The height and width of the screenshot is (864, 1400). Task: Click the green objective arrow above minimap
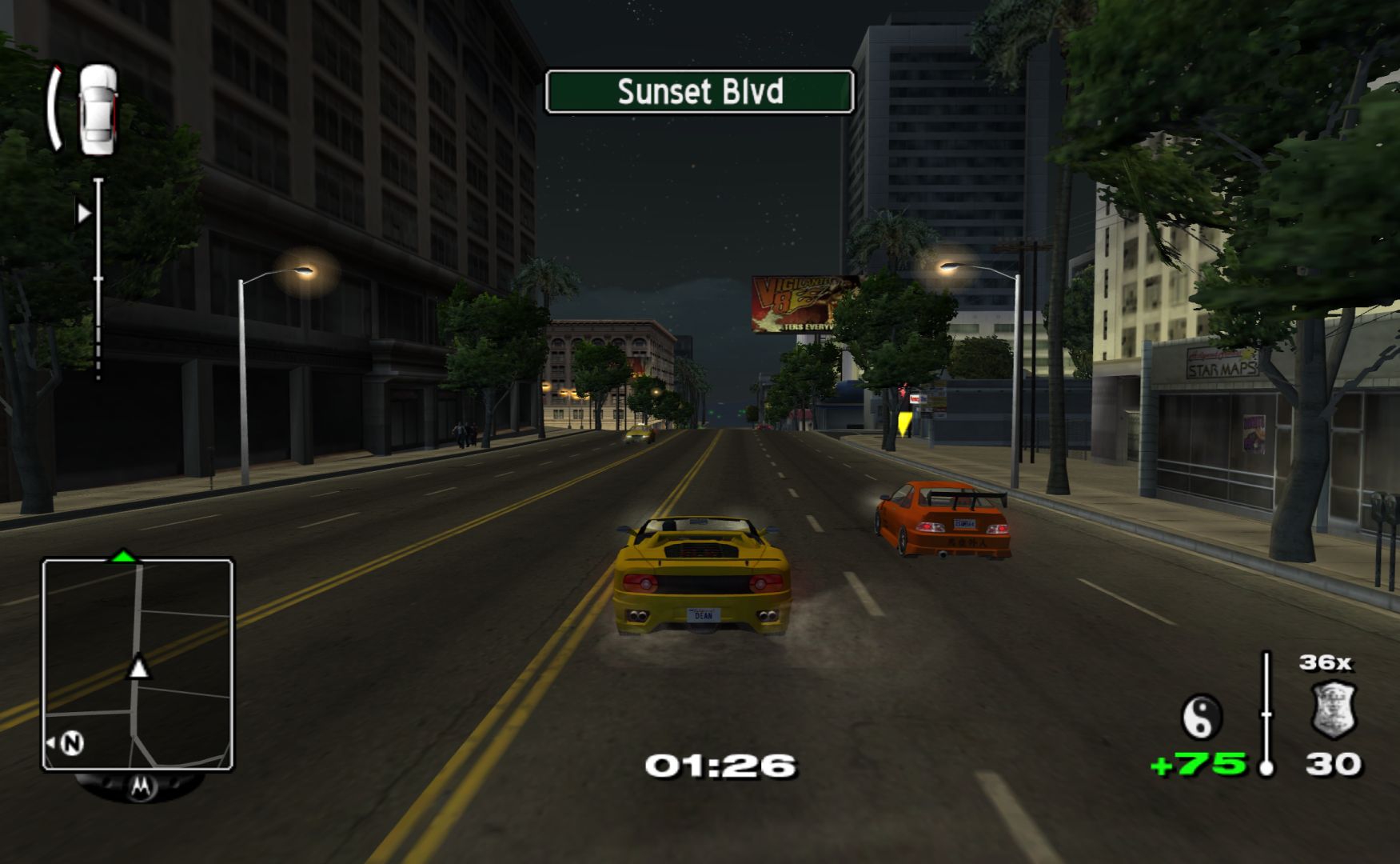123,554
